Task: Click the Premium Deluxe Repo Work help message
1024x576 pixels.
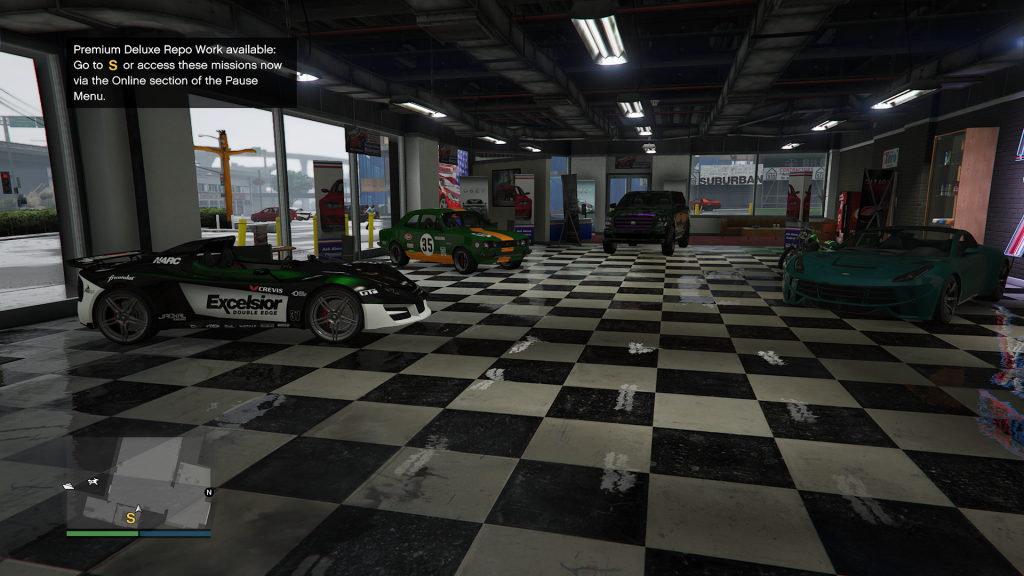Action: (x=180, y=73)
